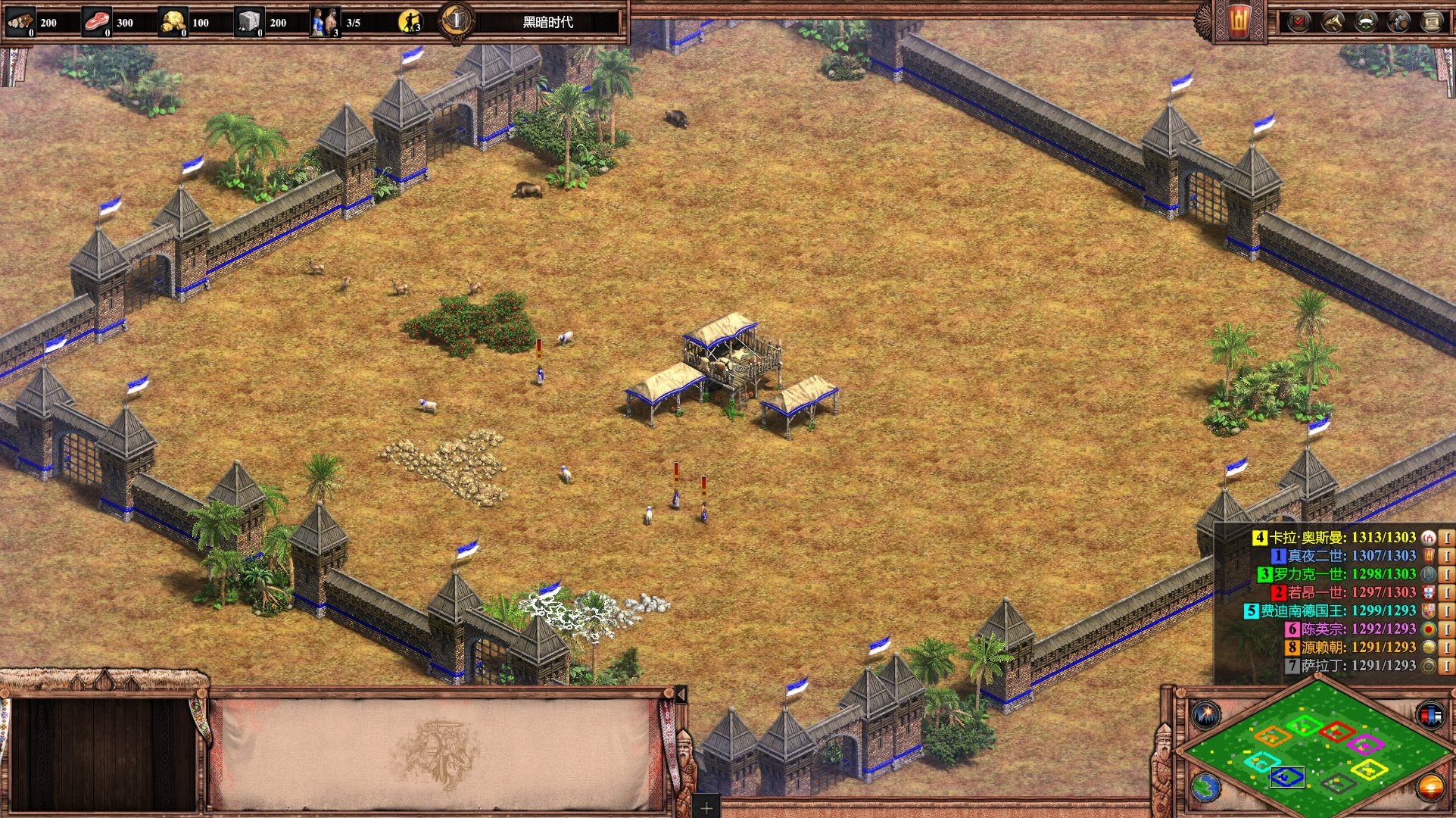Click the sunset button beside the minimap
The image size is (1456, 818).
(x=1430, y=788)
